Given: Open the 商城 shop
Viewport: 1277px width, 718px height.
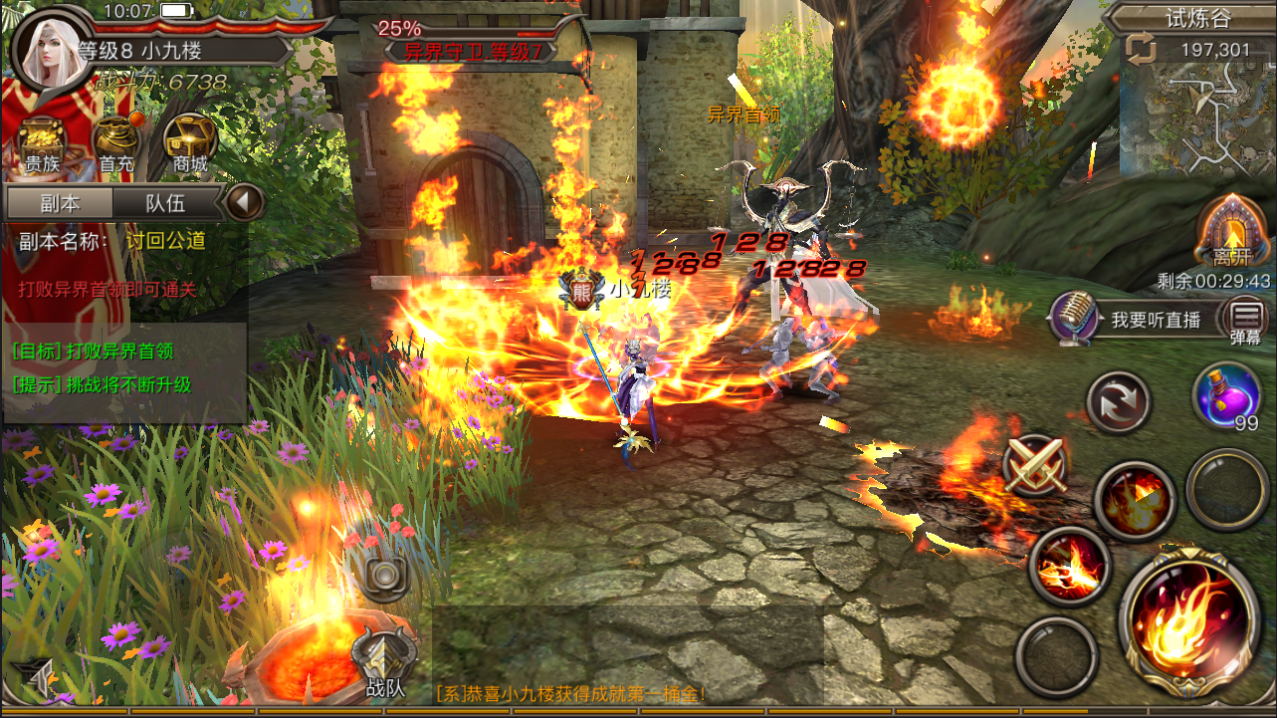Looking at the screenshot, I should pyautogui.click(x=189, y=146).
